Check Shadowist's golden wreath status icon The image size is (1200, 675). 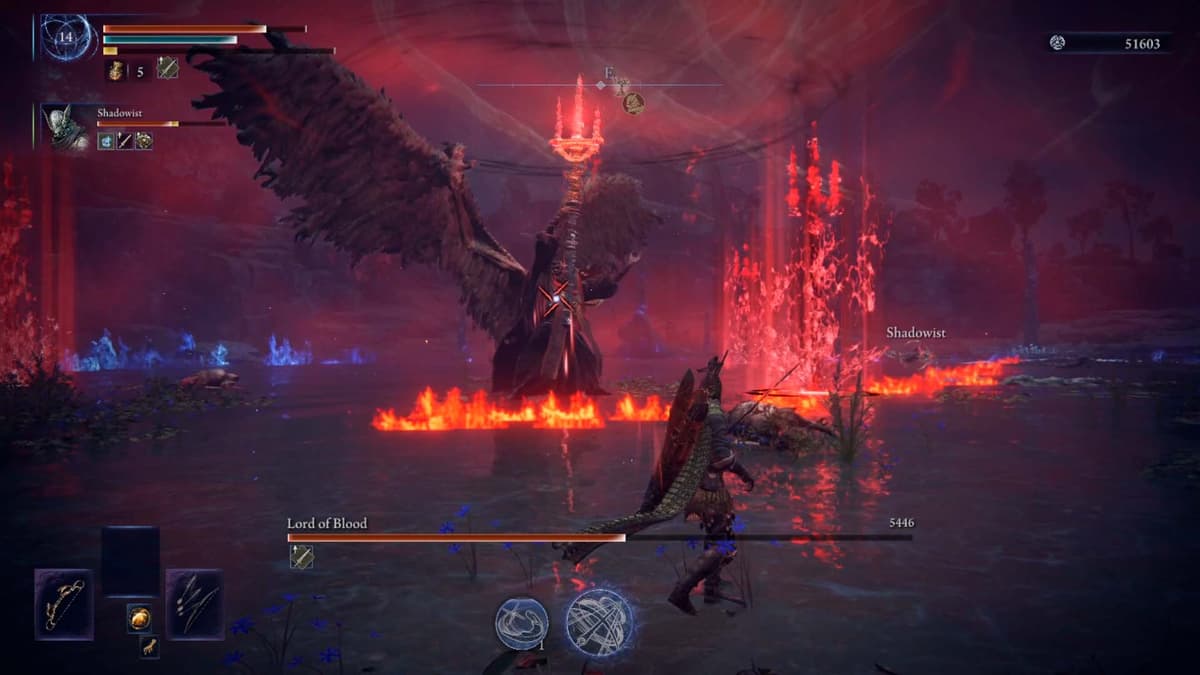coord(144,142)
